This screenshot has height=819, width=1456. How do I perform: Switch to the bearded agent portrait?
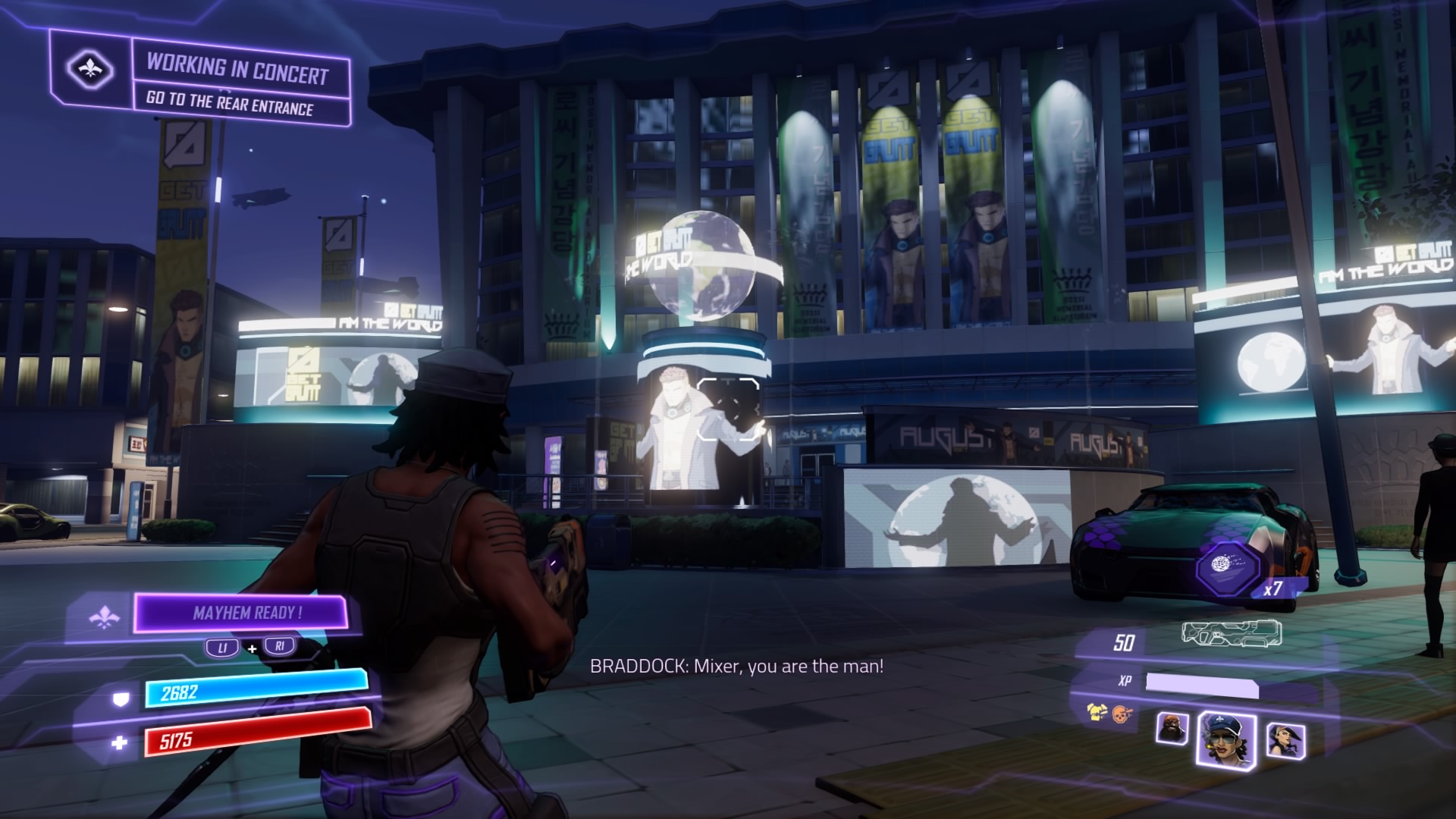click(1172, 729)
